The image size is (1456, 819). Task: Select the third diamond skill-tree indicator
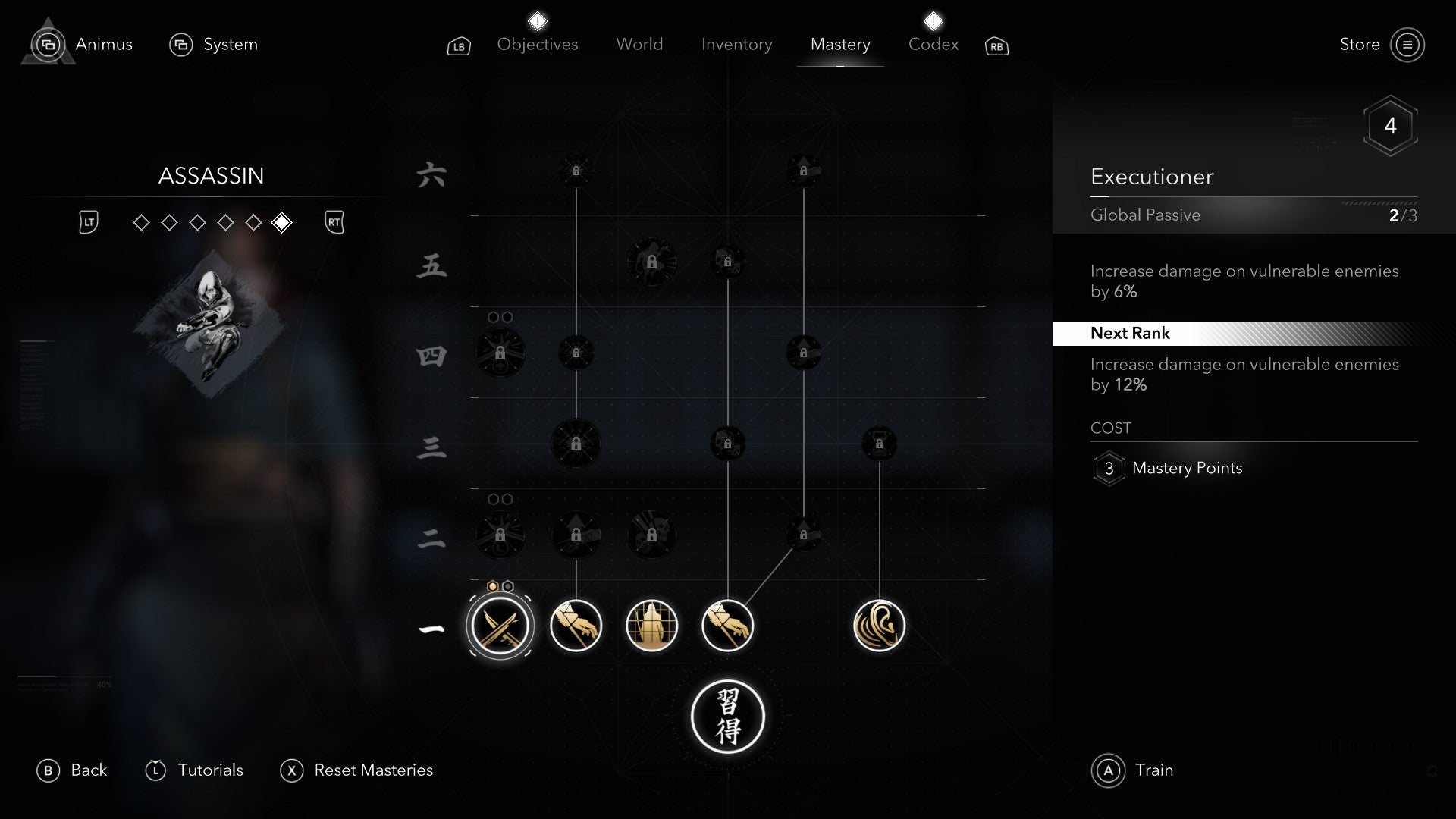click(196, 222)
